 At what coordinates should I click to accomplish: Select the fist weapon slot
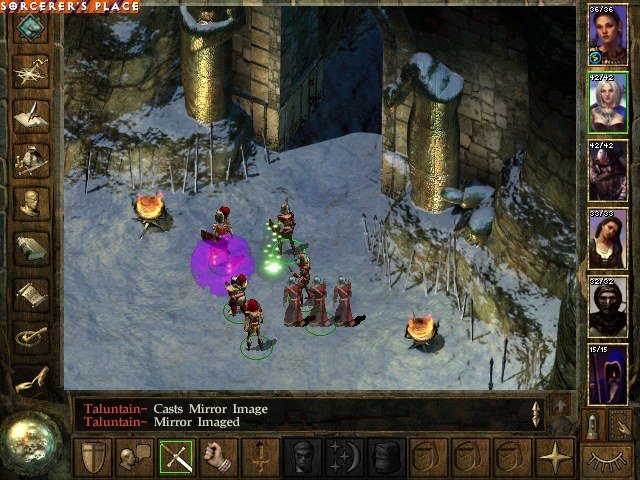(x=218, y=457)
